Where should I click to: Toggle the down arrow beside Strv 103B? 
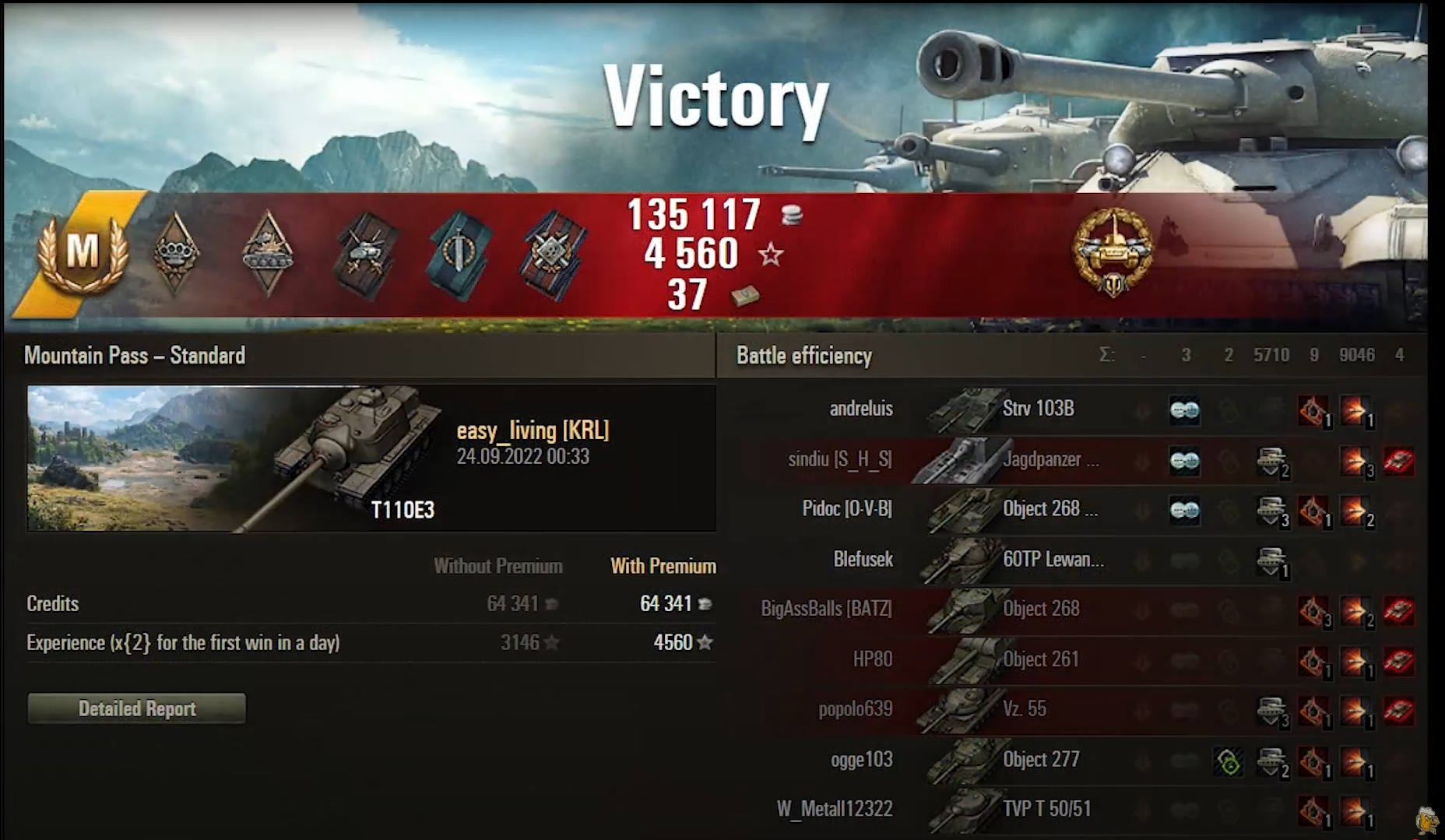1141,409
